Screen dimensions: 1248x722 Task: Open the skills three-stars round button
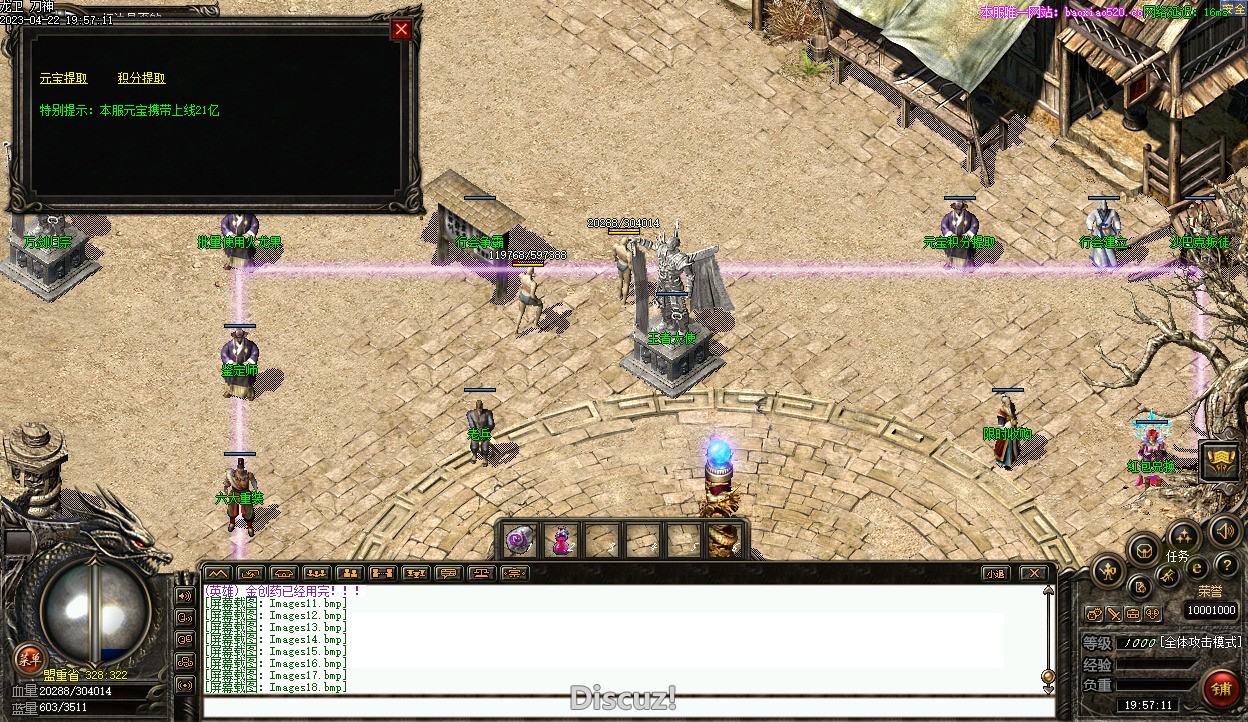pyautogui.click(x=1183, y=535)
